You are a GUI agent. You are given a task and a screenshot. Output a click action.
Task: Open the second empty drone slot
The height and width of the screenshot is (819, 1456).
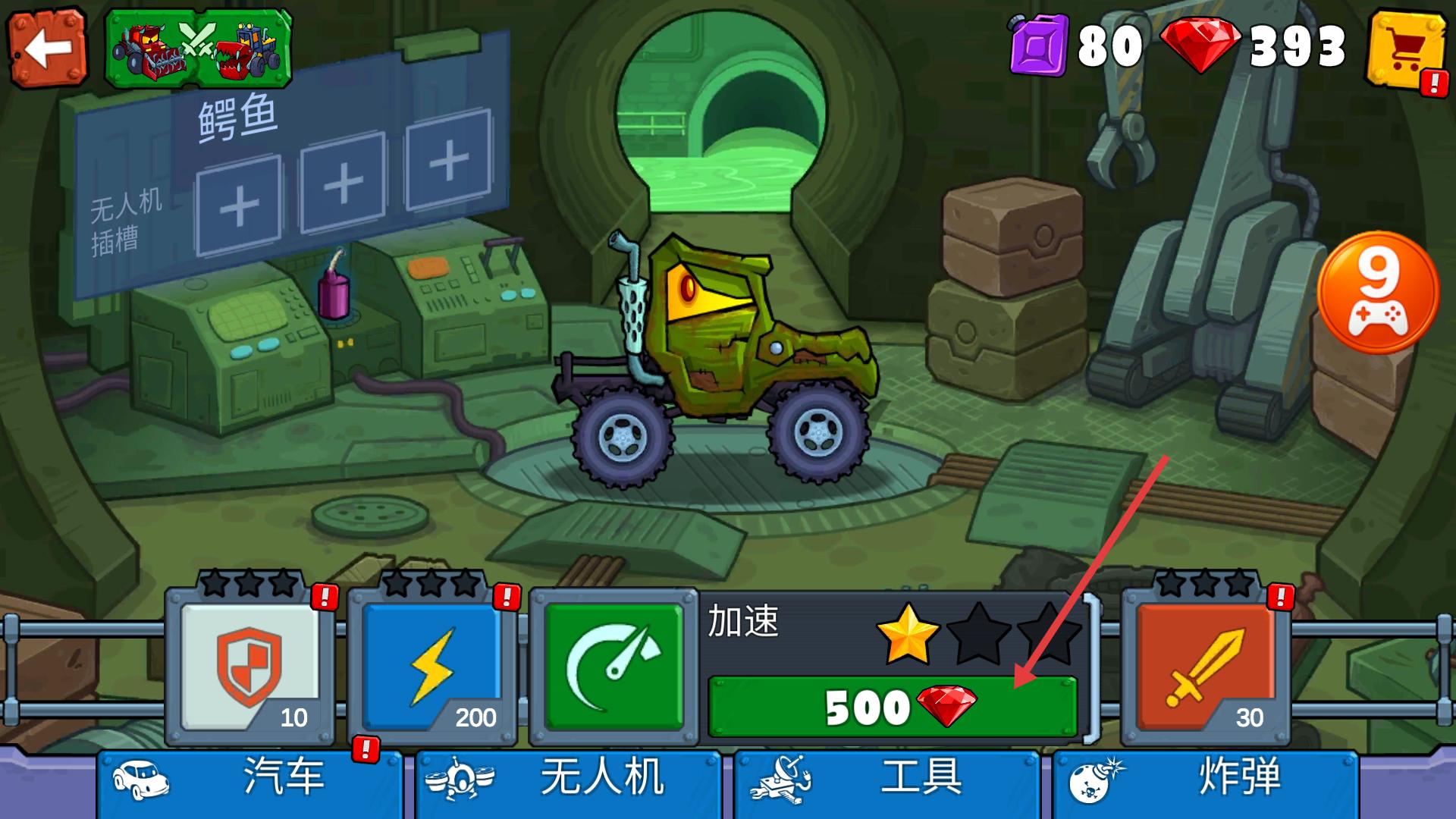point(343,184)
